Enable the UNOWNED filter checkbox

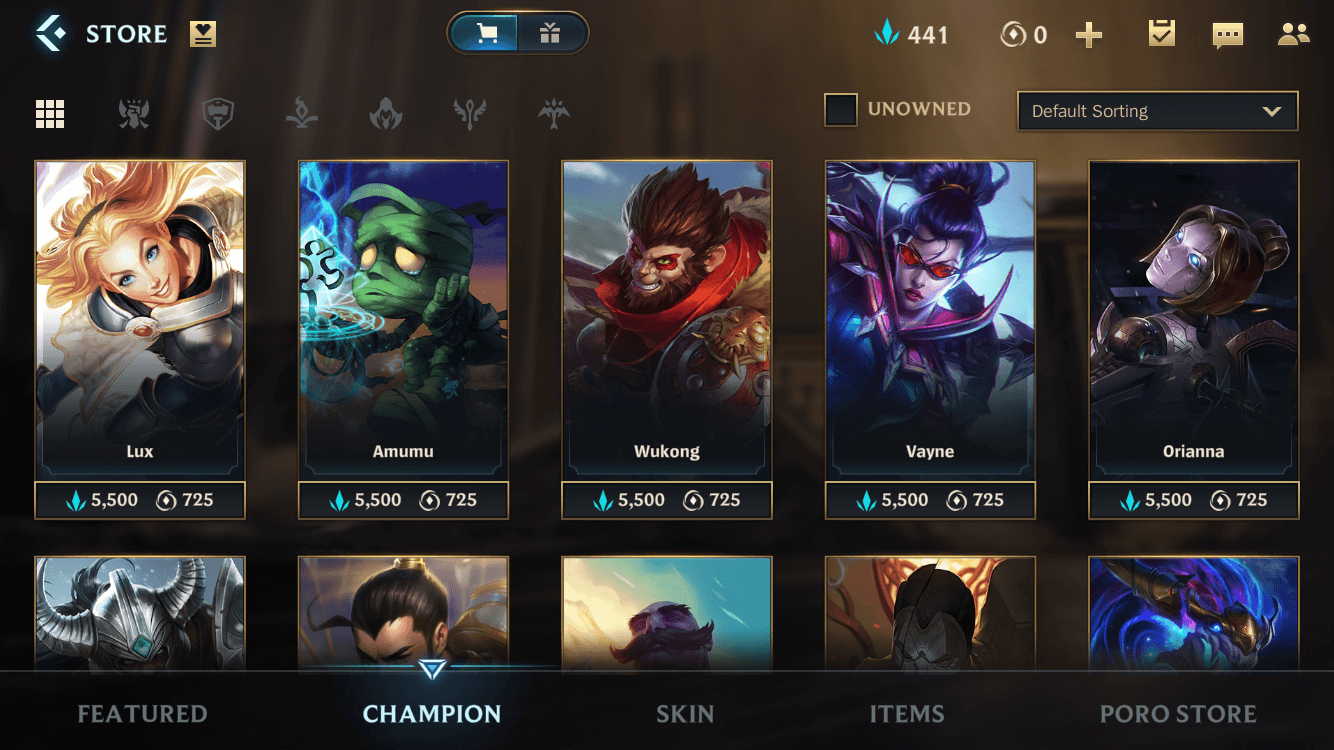(x=841, y=110)
